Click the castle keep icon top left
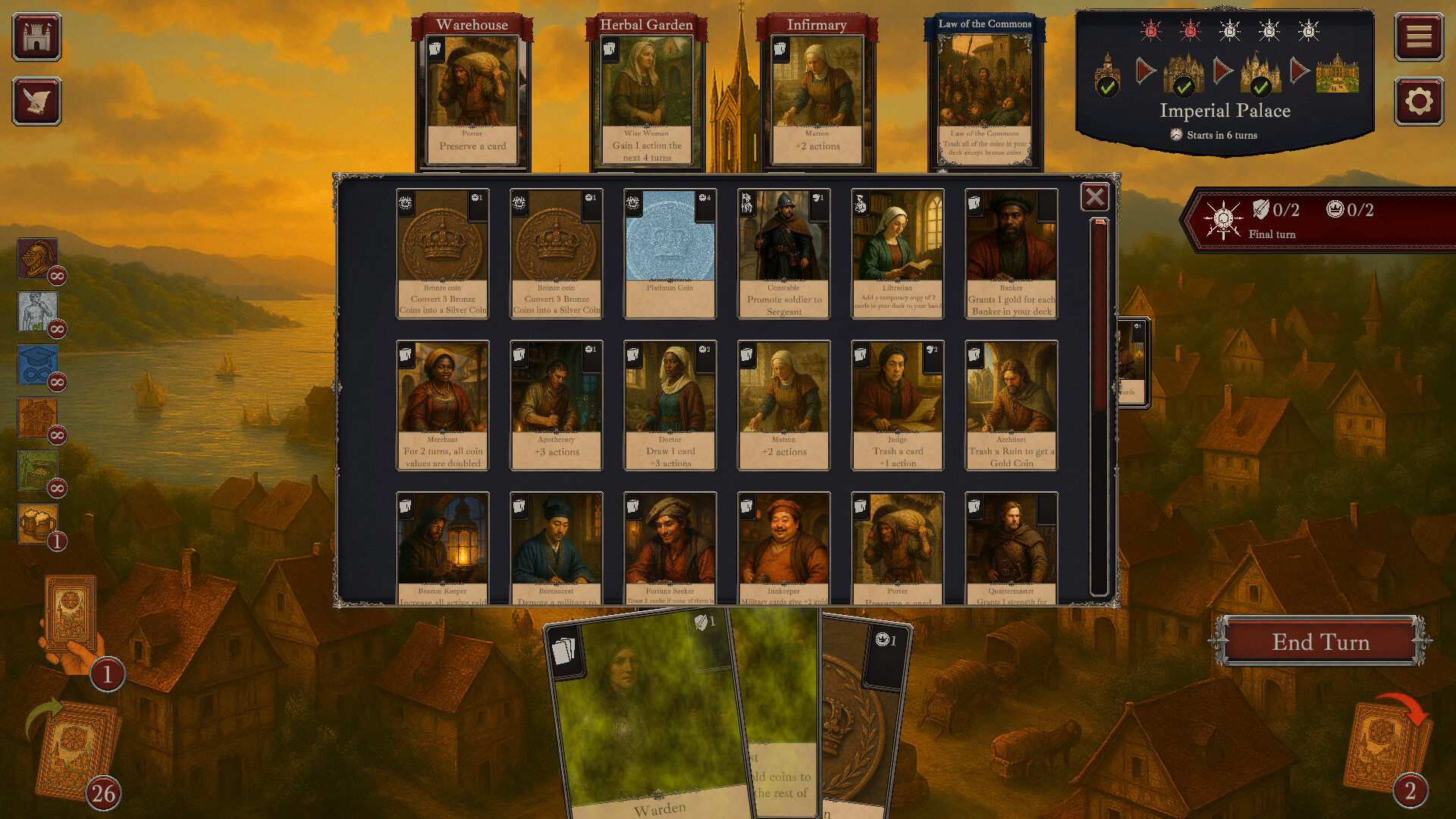This screenshot has width=1456, height=819. 37,37
